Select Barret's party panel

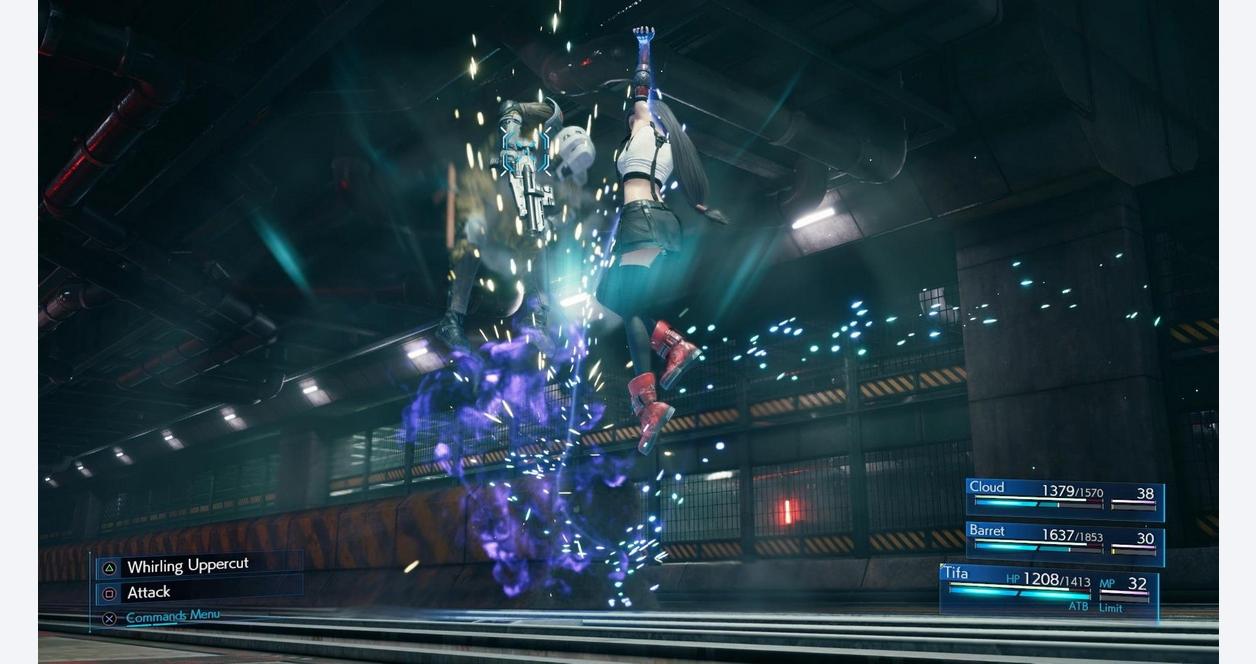click(1064, 543)
